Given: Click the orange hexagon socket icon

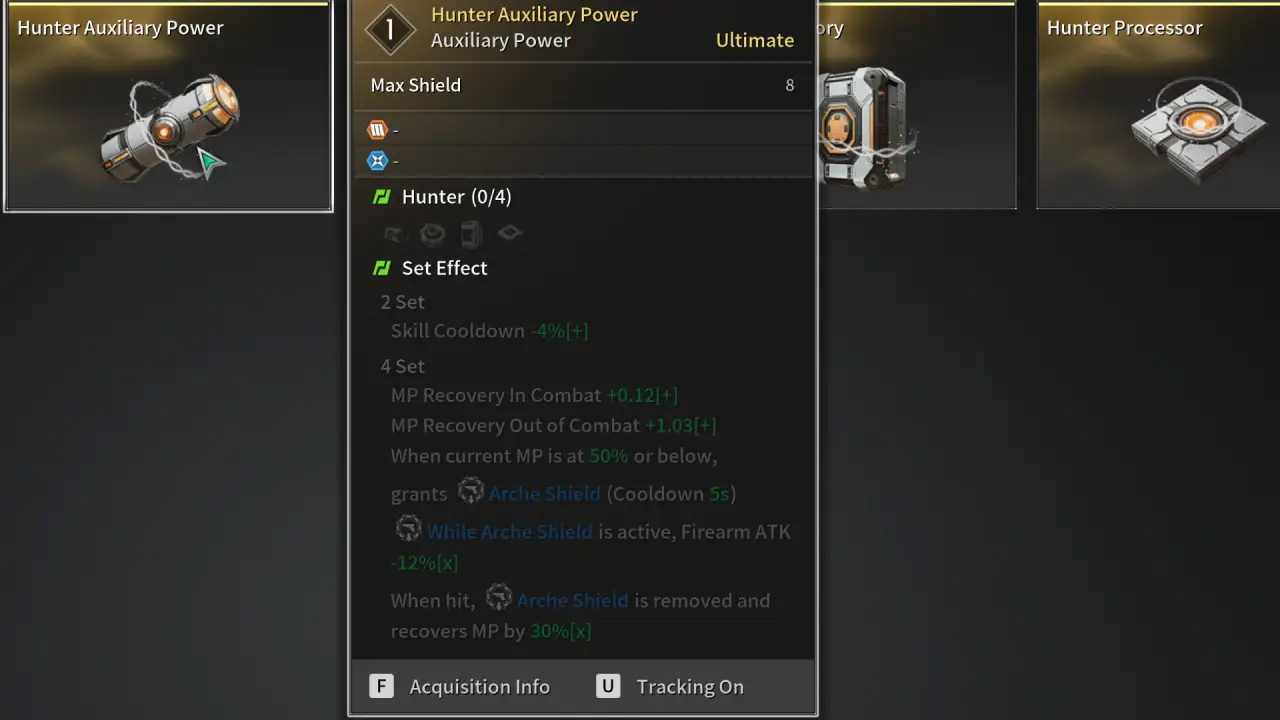Looking at the screenshot, I should pyautogui.click(x=377, y=129).
